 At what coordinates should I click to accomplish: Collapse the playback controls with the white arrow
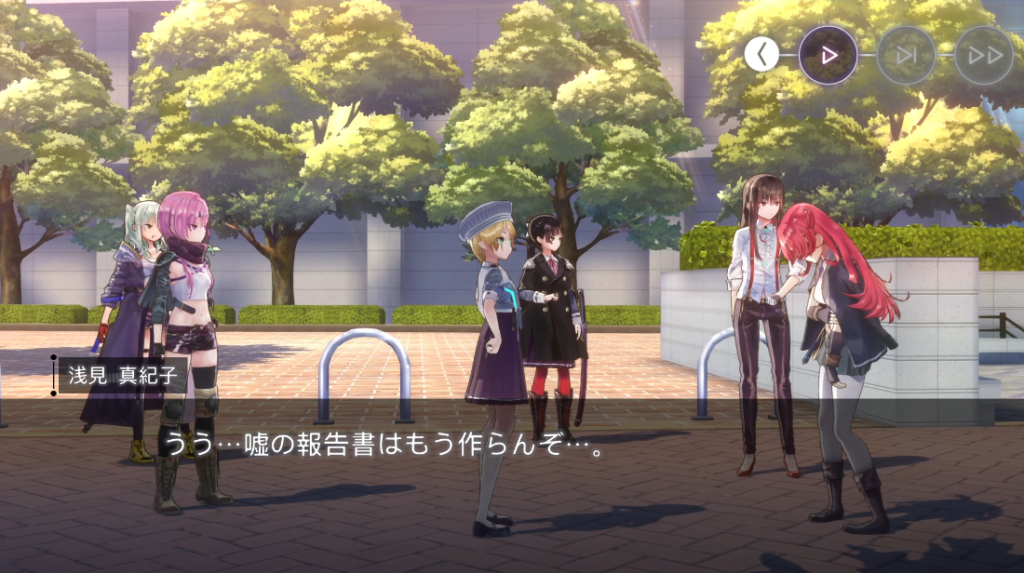tap(762, 55)
